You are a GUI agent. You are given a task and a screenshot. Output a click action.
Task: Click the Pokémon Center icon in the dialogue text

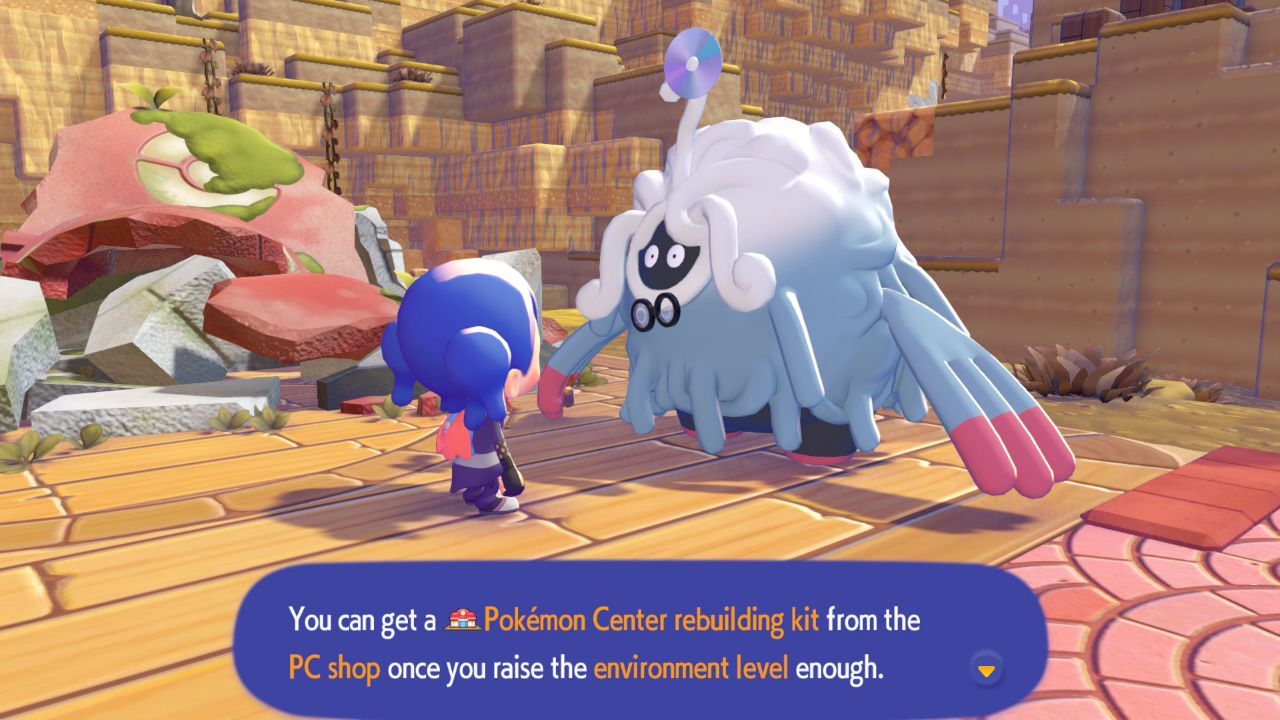click(x=461, y=621)
